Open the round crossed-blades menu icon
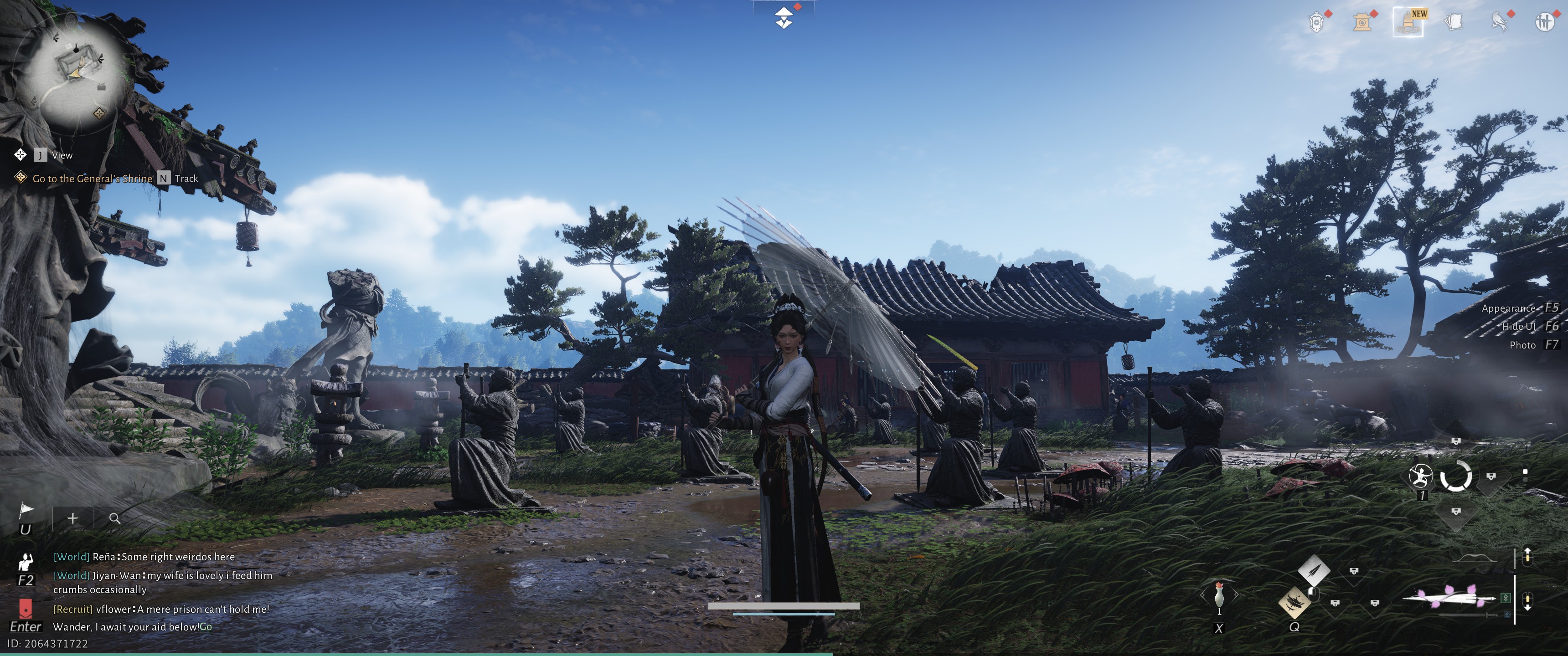This screenshot has height=656, width=1568. tap(1544, 22)
